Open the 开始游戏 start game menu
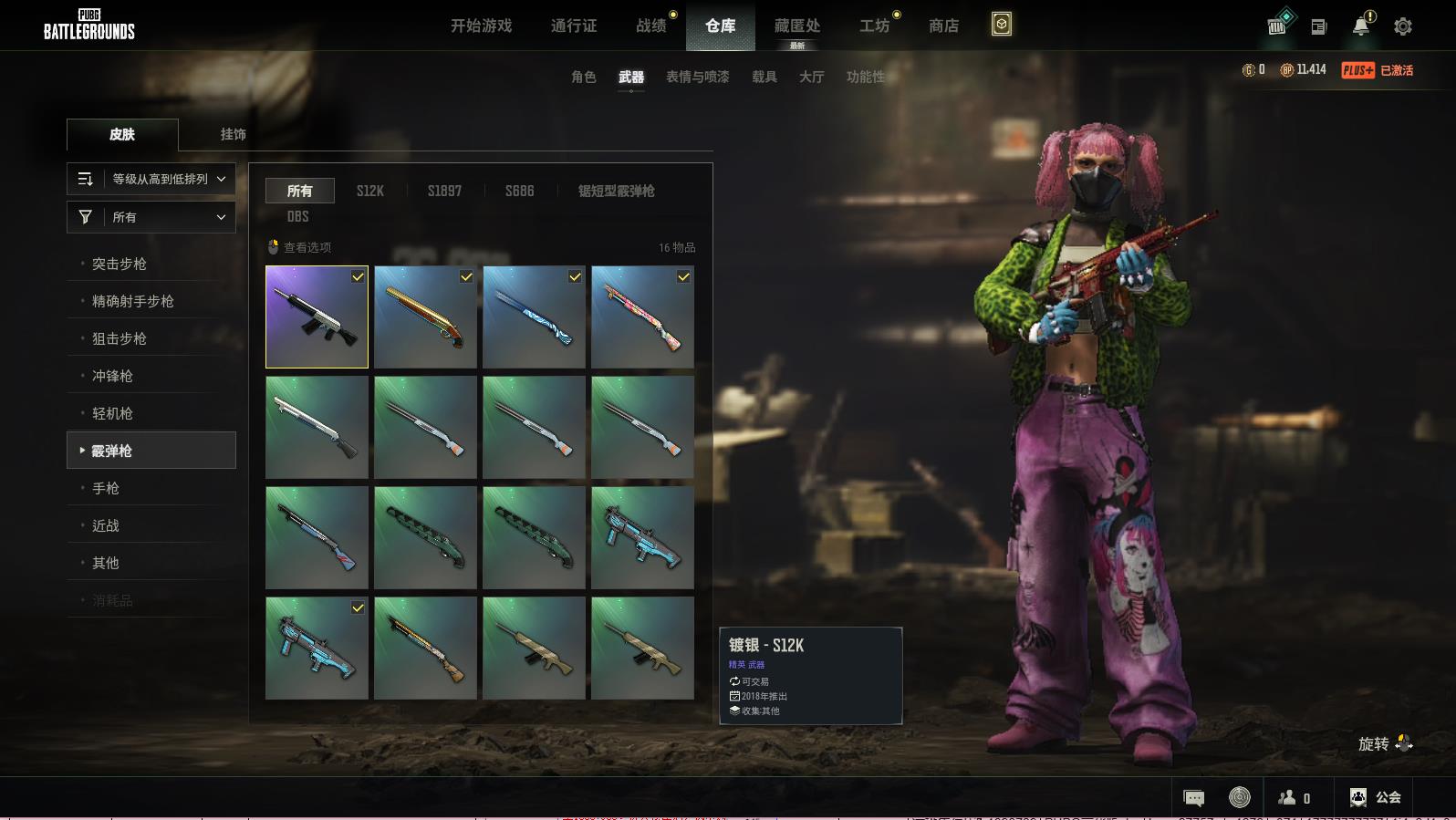 [x=481, y=26]
